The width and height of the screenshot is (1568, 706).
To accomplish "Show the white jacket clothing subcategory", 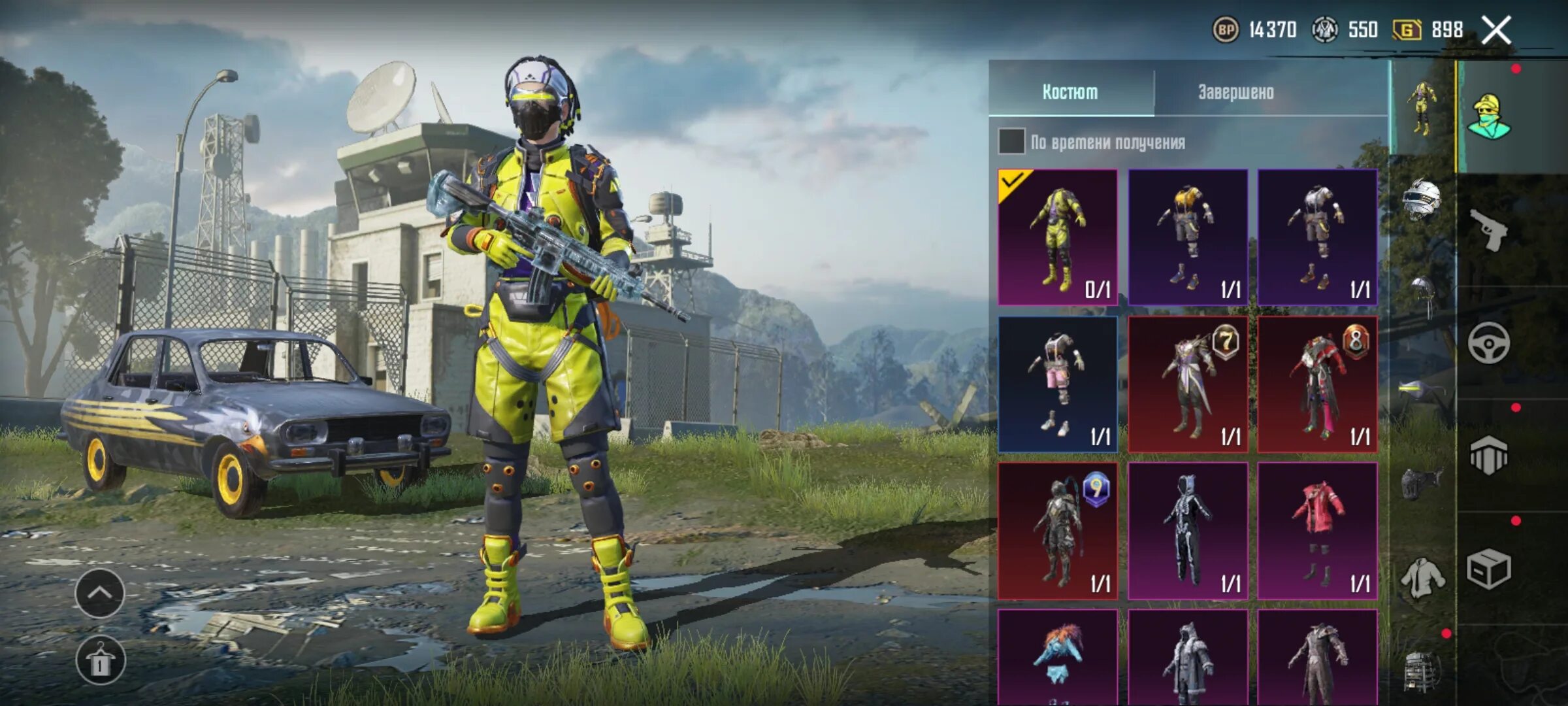I will 1422,578.
